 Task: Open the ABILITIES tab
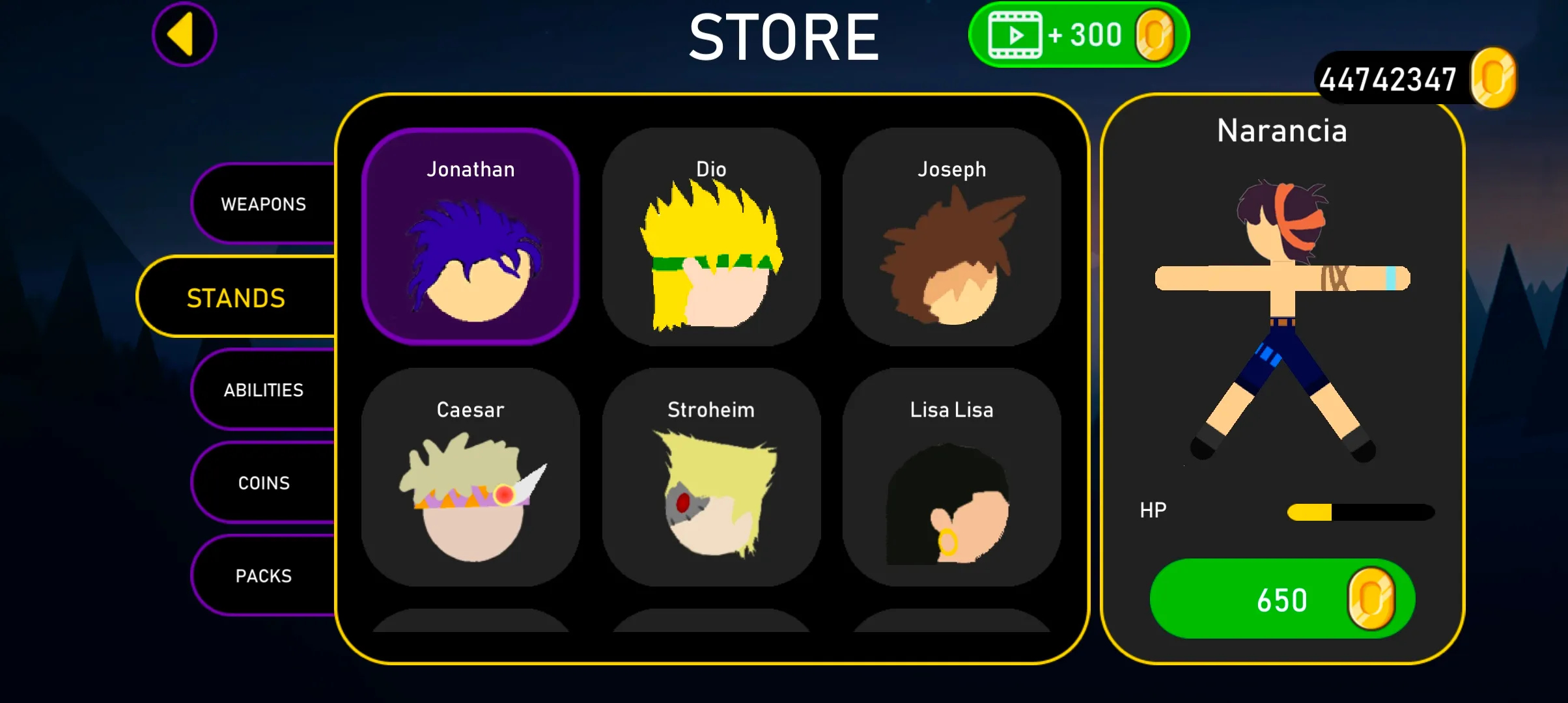tap(263, 390)
